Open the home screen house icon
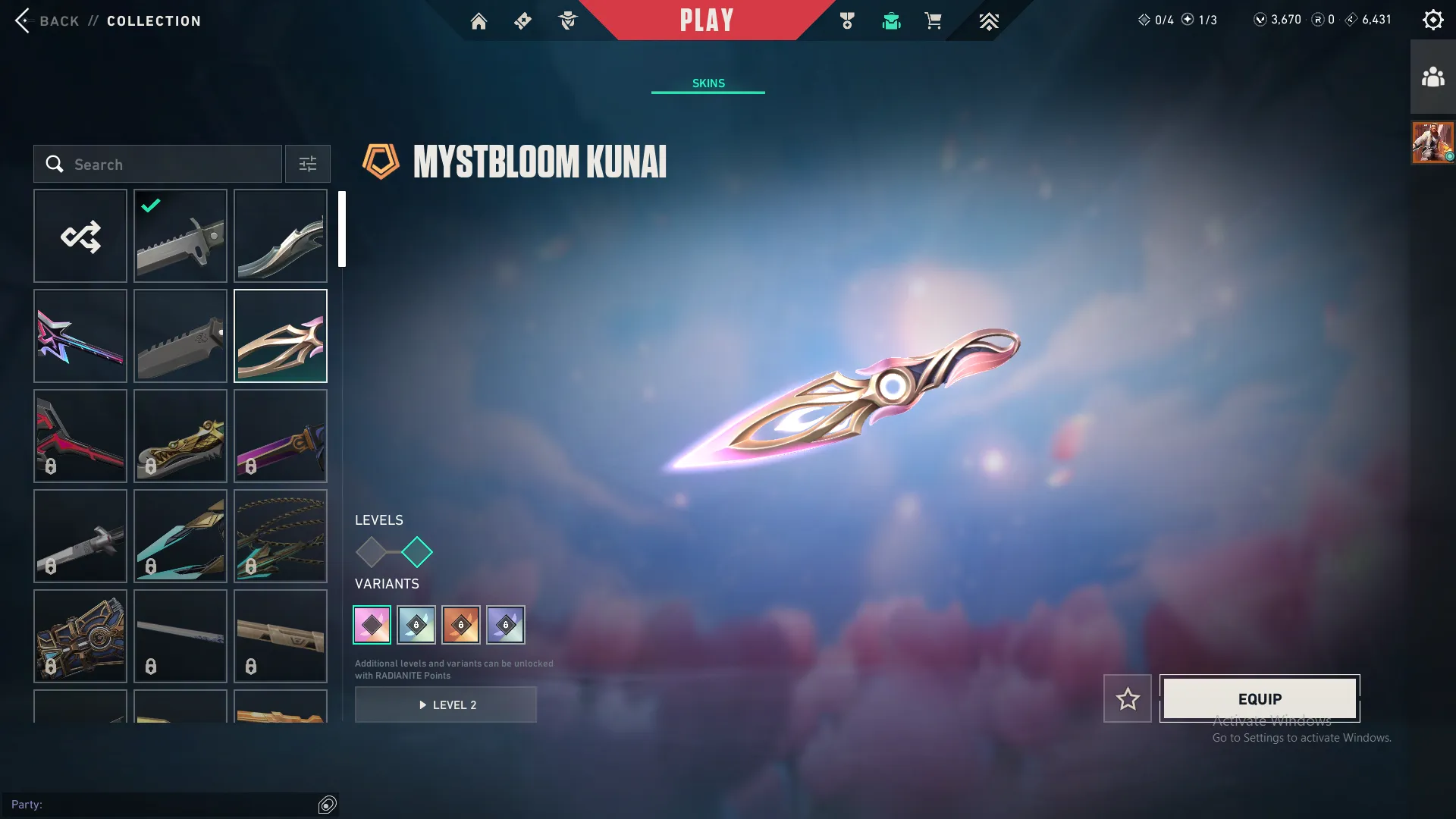This screenshot has height=819, width=1456. click(479, 20)
